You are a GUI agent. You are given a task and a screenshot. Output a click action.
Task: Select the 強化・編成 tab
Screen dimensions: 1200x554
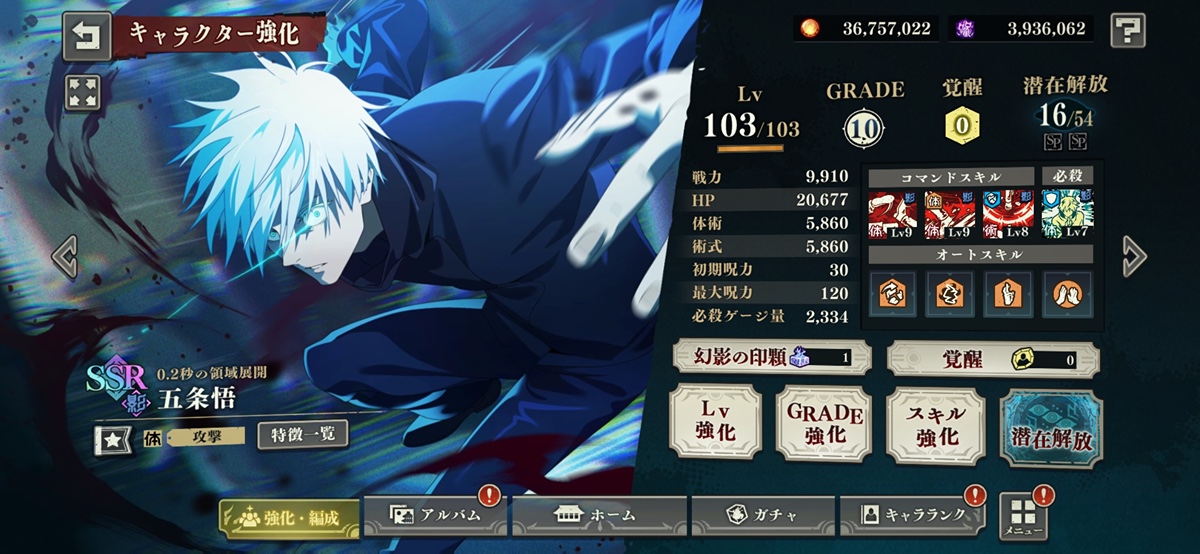pyautogui.click(x=288, y=517)
